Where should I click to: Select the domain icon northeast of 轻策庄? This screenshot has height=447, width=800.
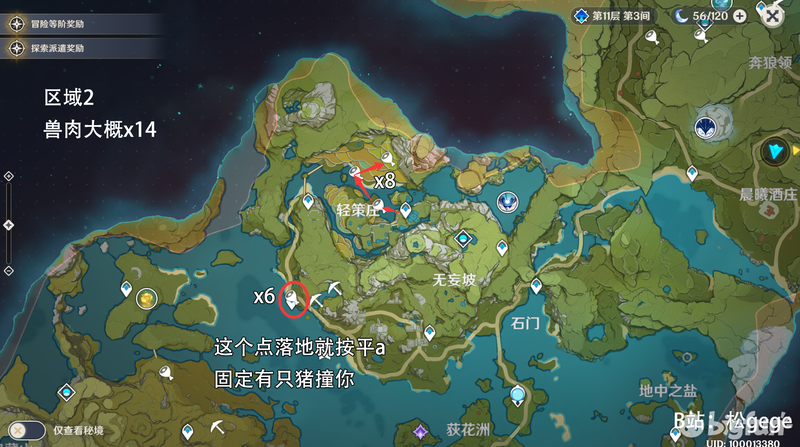coord(507,201)
